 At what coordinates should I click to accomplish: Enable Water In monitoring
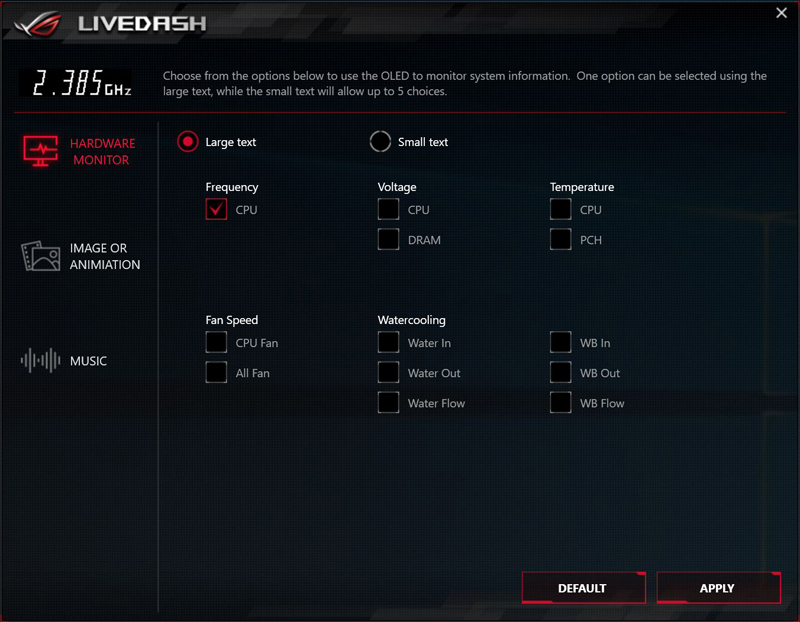pyautogui.click(x=388, y=343)
